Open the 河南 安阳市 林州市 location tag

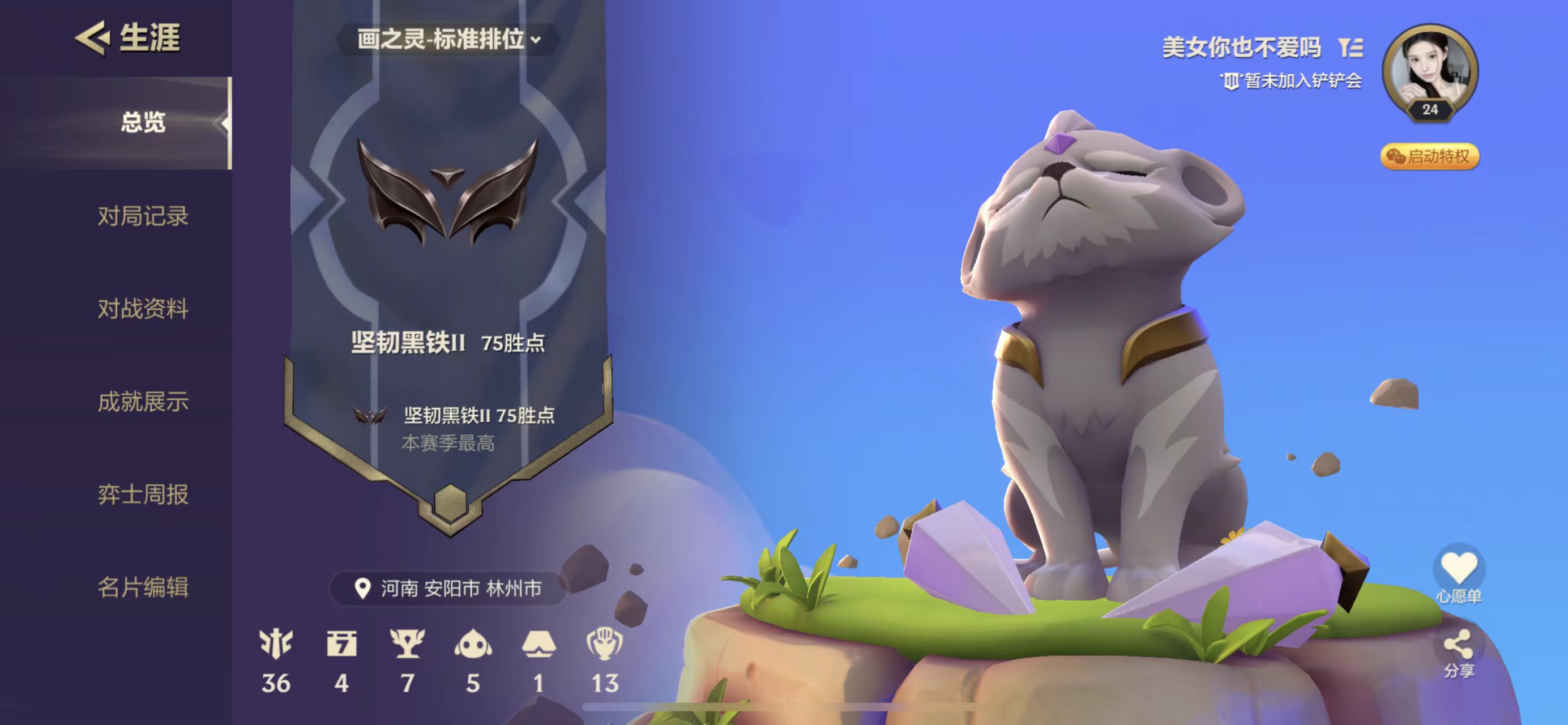click(448, 588)
